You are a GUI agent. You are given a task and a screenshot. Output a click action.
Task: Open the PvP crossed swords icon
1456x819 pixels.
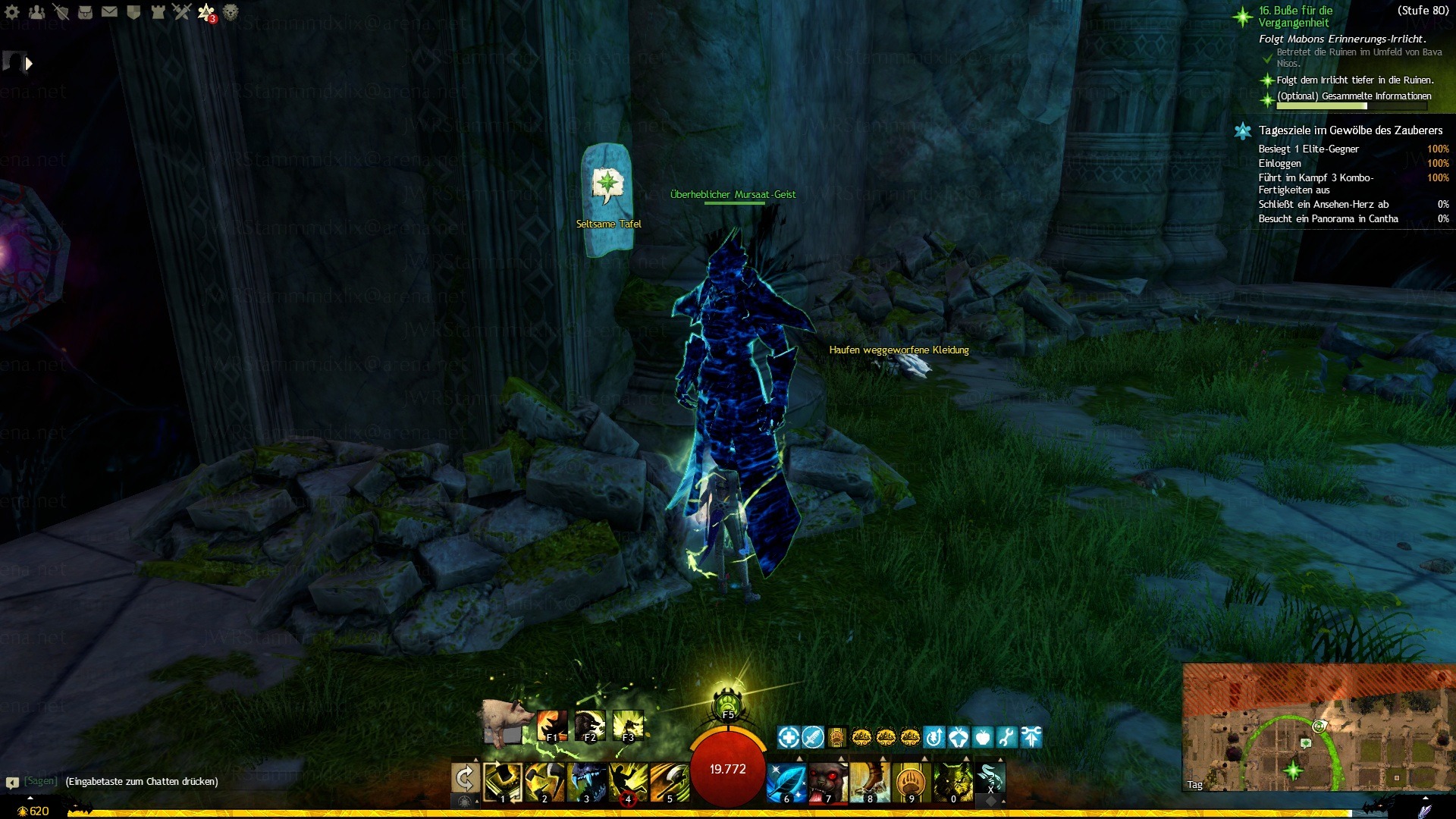(182, 12)
